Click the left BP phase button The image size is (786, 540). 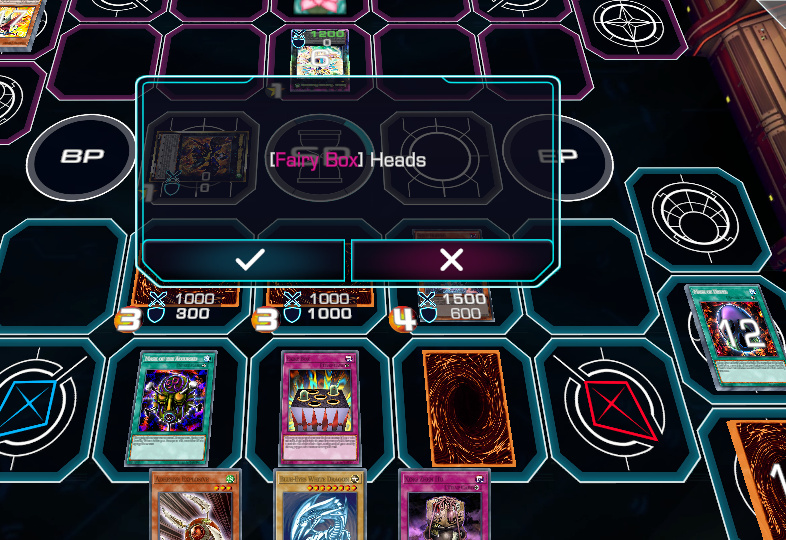[82, 159]
